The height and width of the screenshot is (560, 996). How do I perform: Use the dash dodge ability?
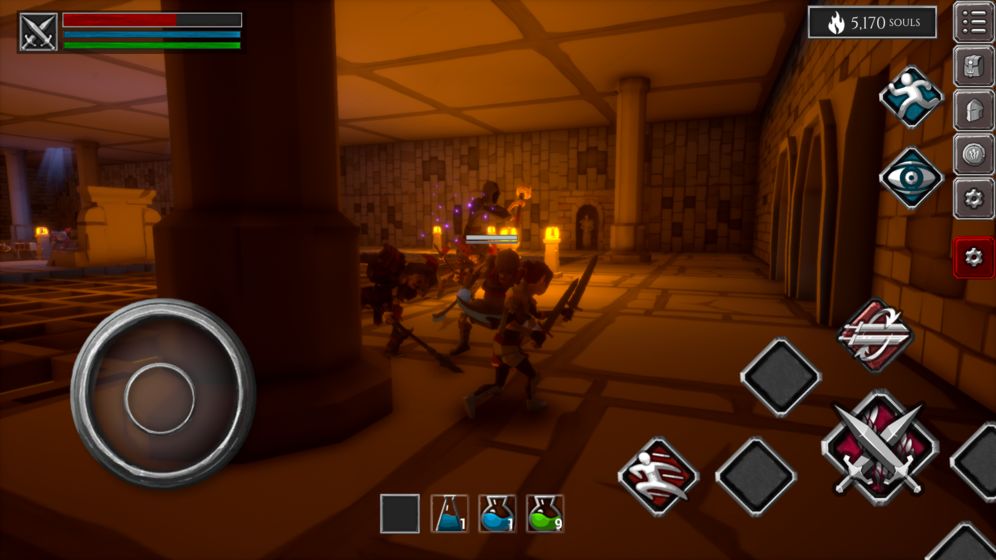(x=658, y=476)
